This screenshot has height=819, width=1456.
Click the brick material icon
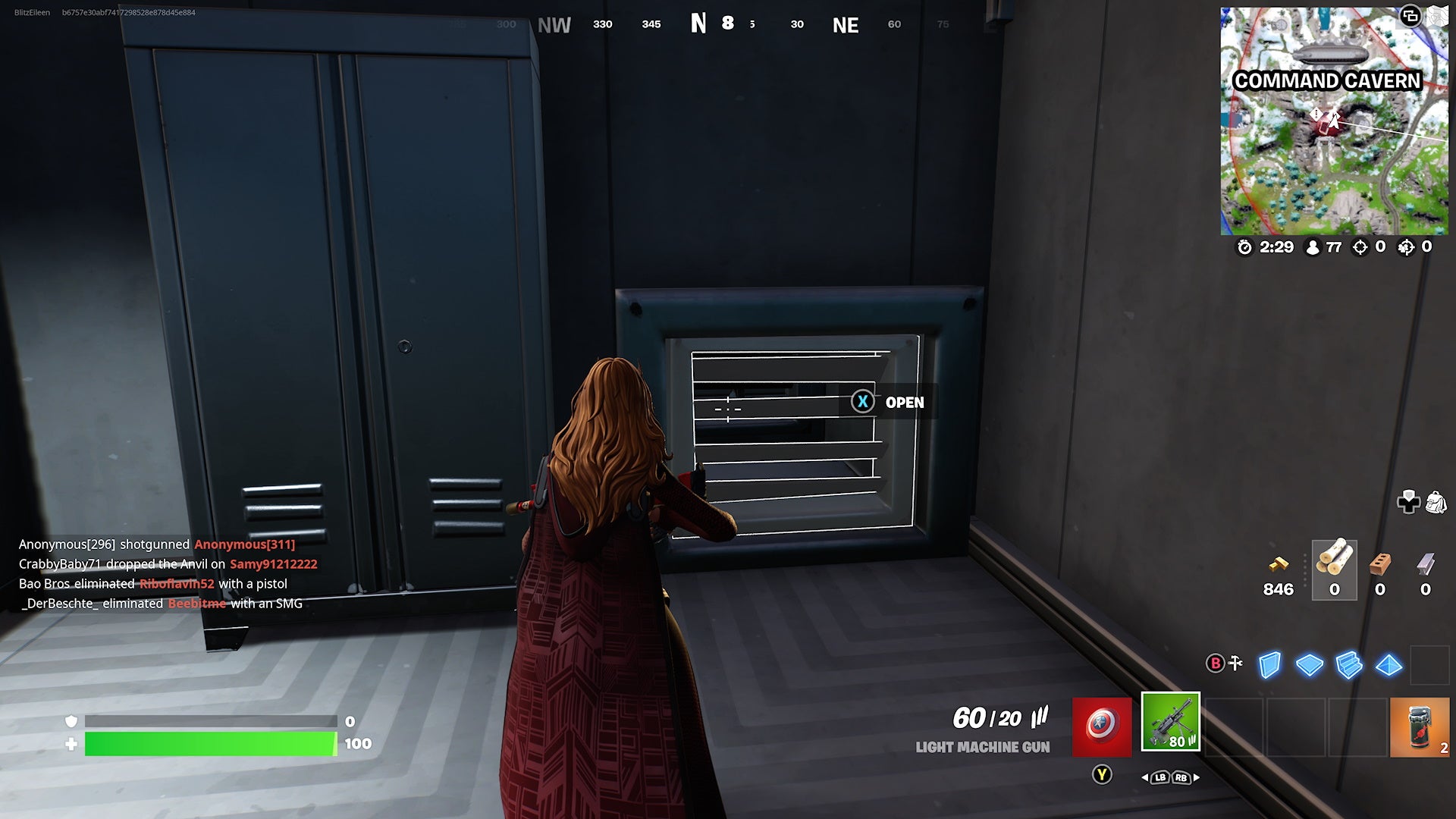point(1379,564)
